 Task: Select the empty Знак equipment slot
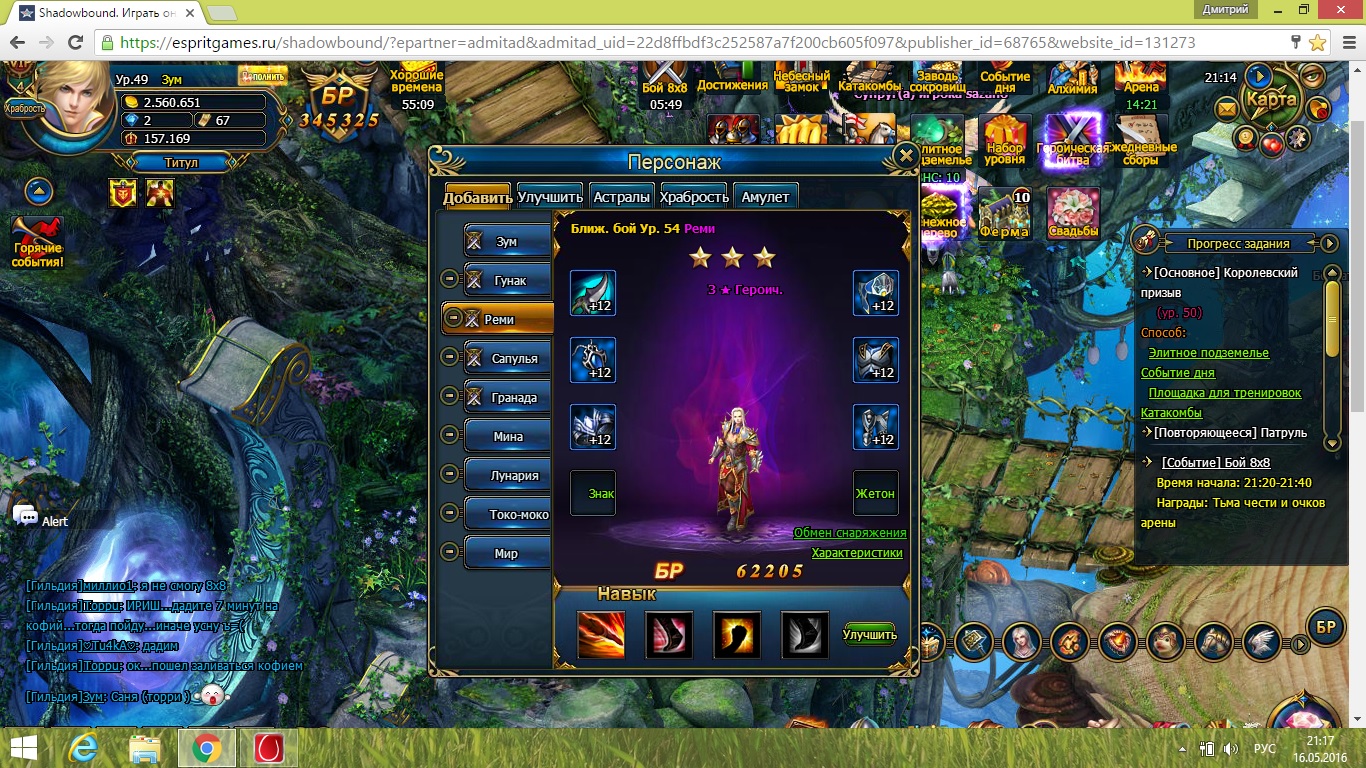(x=593, y=493)
